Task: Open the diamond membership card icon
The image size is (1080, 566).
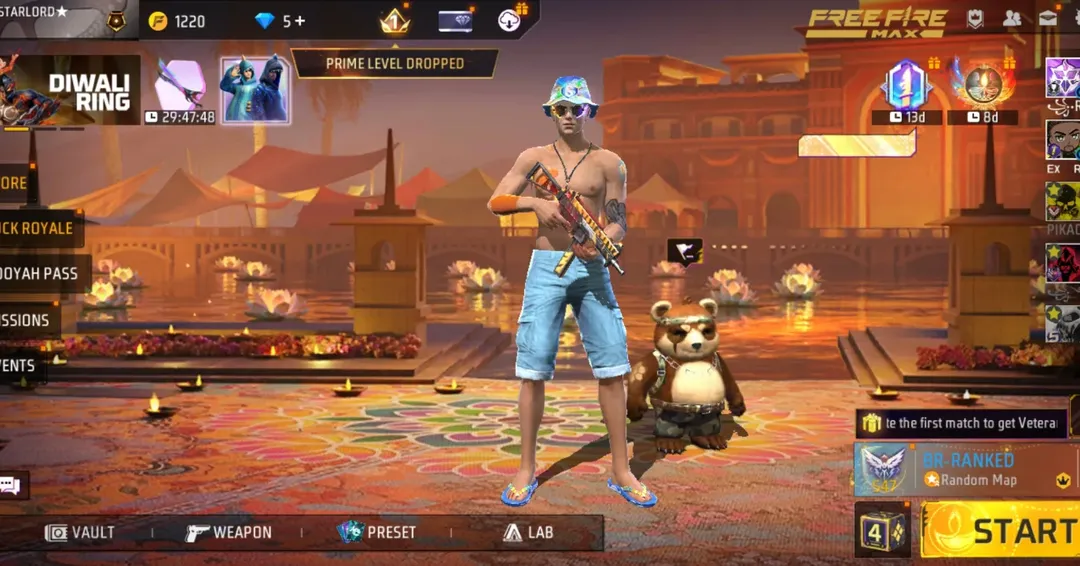Action: tap(455, 21)
